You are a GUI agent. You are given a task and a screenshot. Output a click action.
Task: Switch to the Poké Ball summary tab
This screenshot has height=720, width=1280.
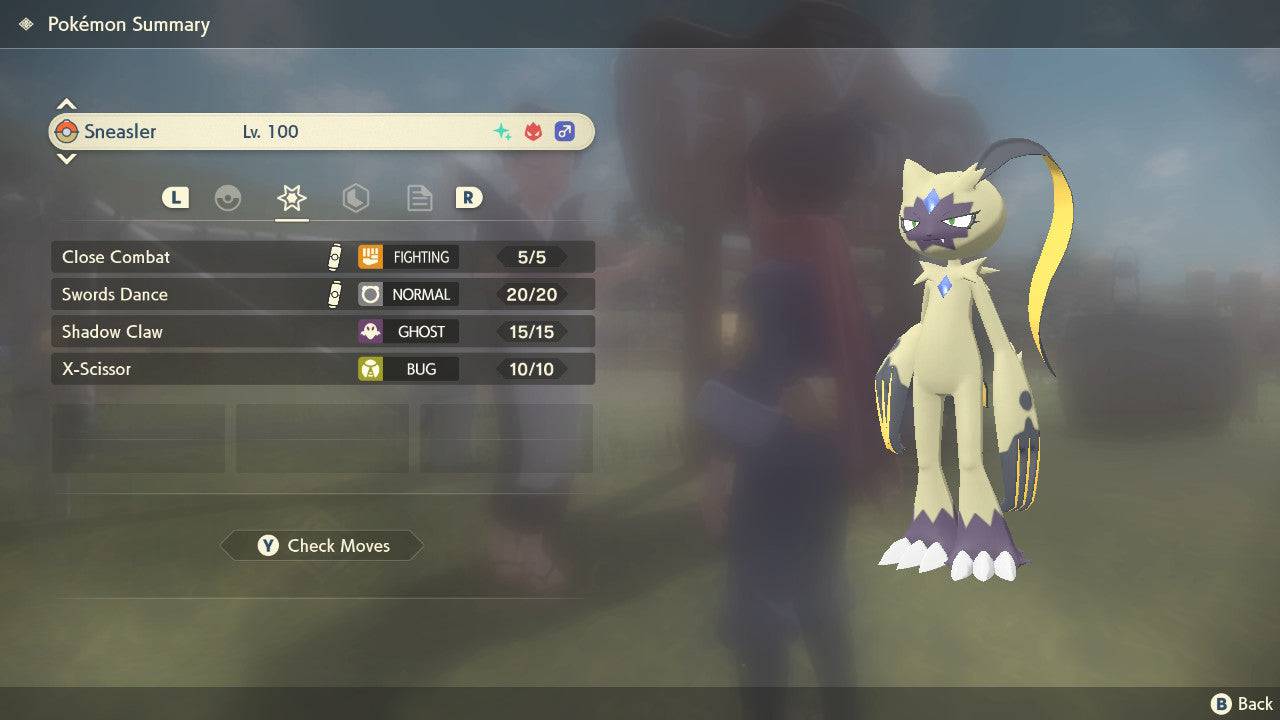coord(228,198)
